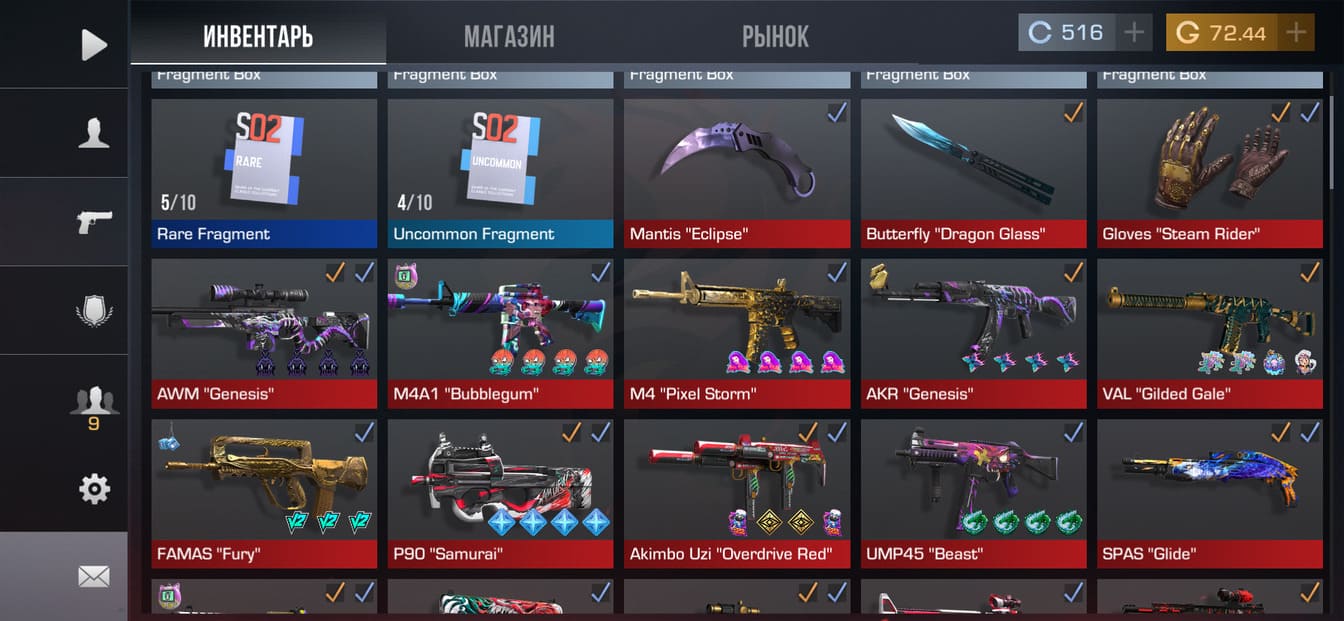This screenshot has width=1344, height=621.
Task: Buy more gold with the plus button
Action: coord(1296,33)
